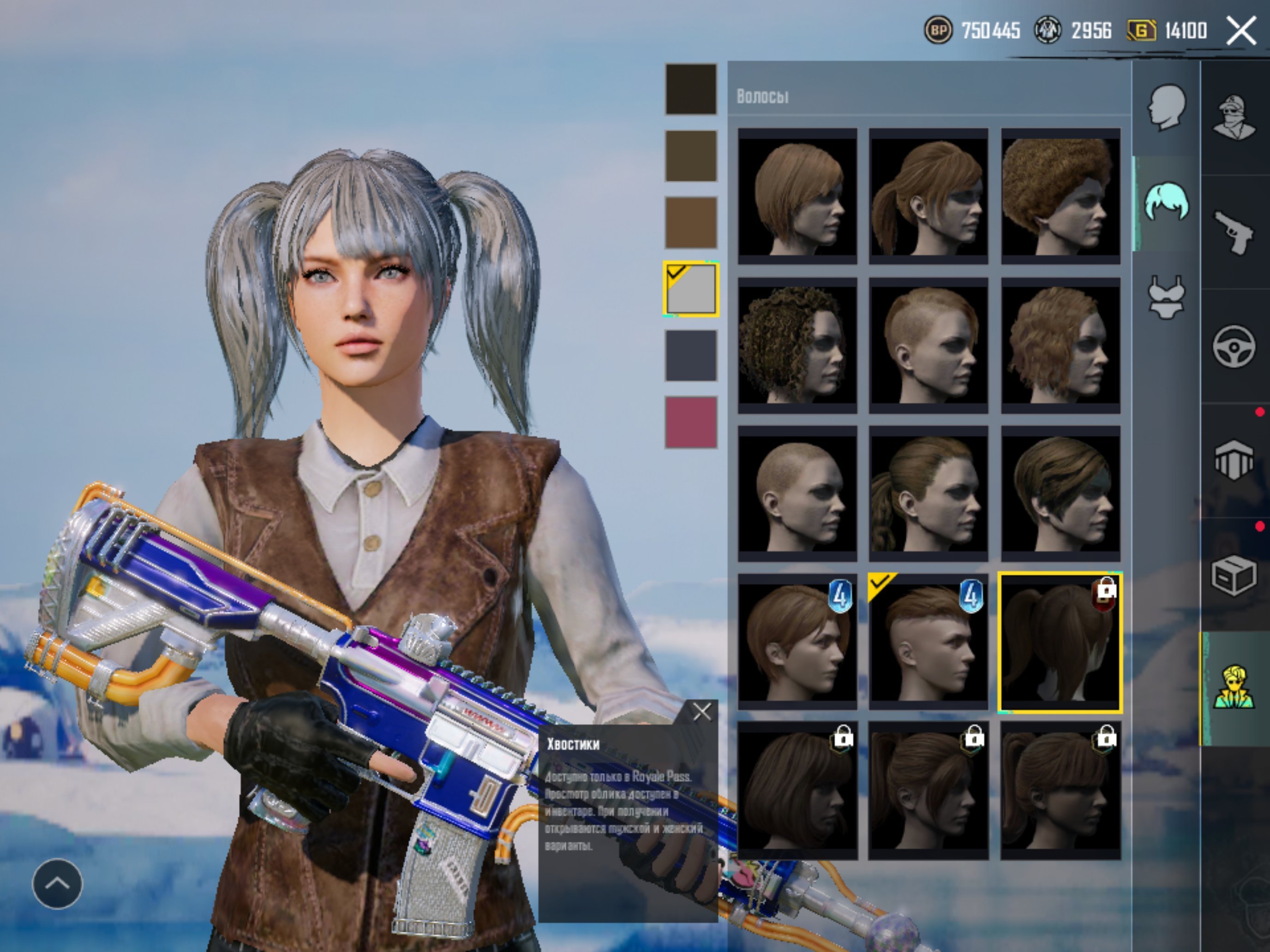Open the pistol weapon skins section
The image size is (1270, 952).
1234,232
